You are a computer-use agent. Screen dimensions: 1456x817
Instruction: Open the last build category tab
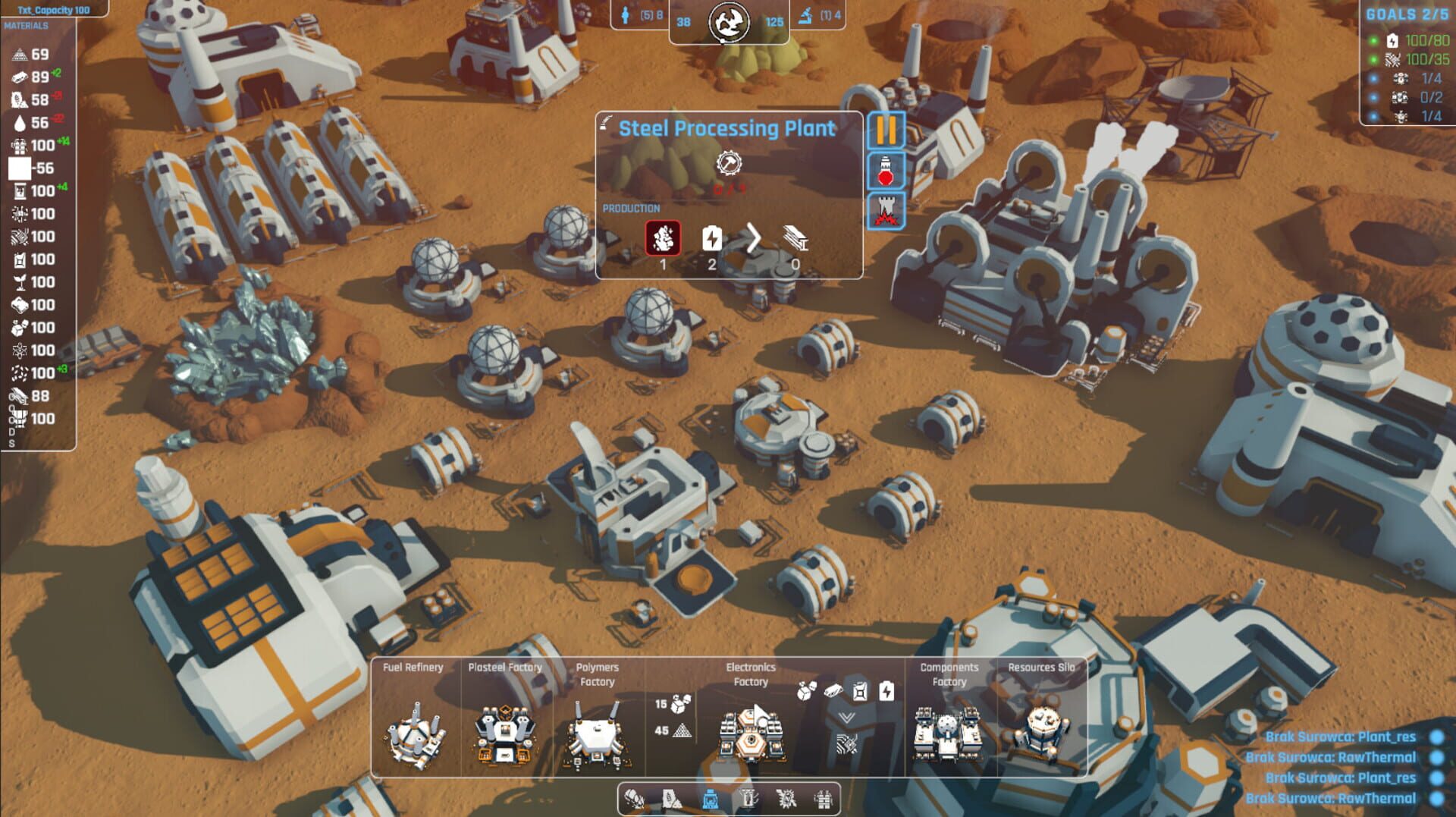click(824, 799)
